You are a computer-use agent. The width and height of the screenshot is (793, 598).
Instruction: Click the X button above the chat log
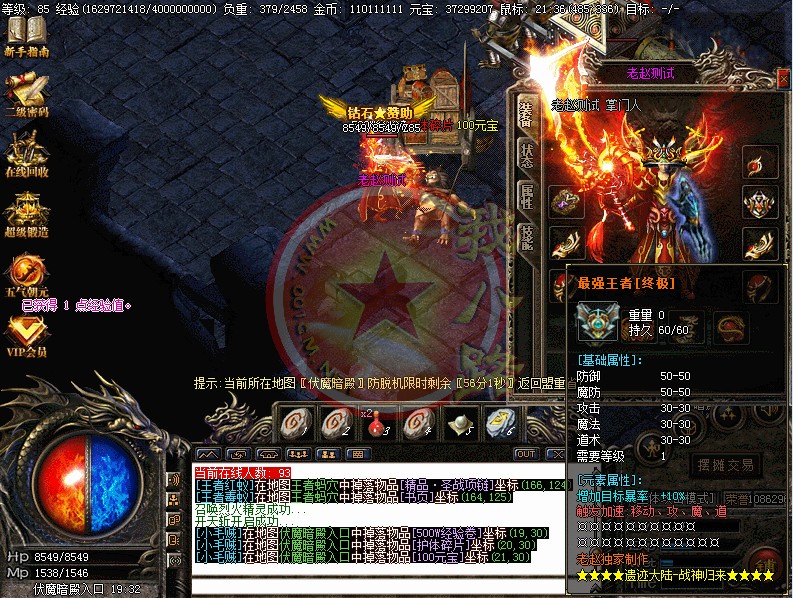[556, 454]
